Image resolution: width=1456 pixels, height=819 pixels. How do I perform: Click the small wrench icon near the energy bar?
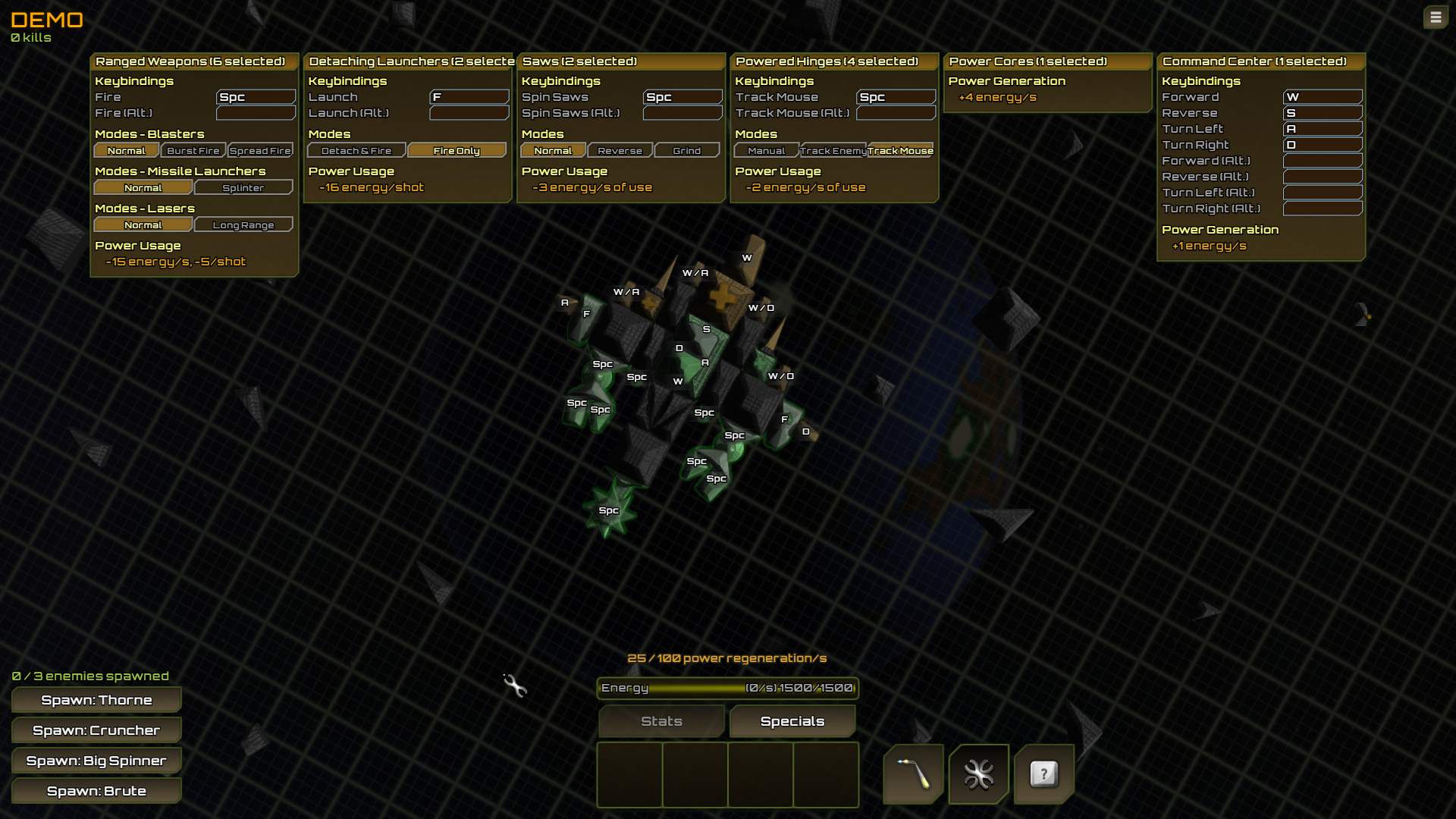click(516, 688)
